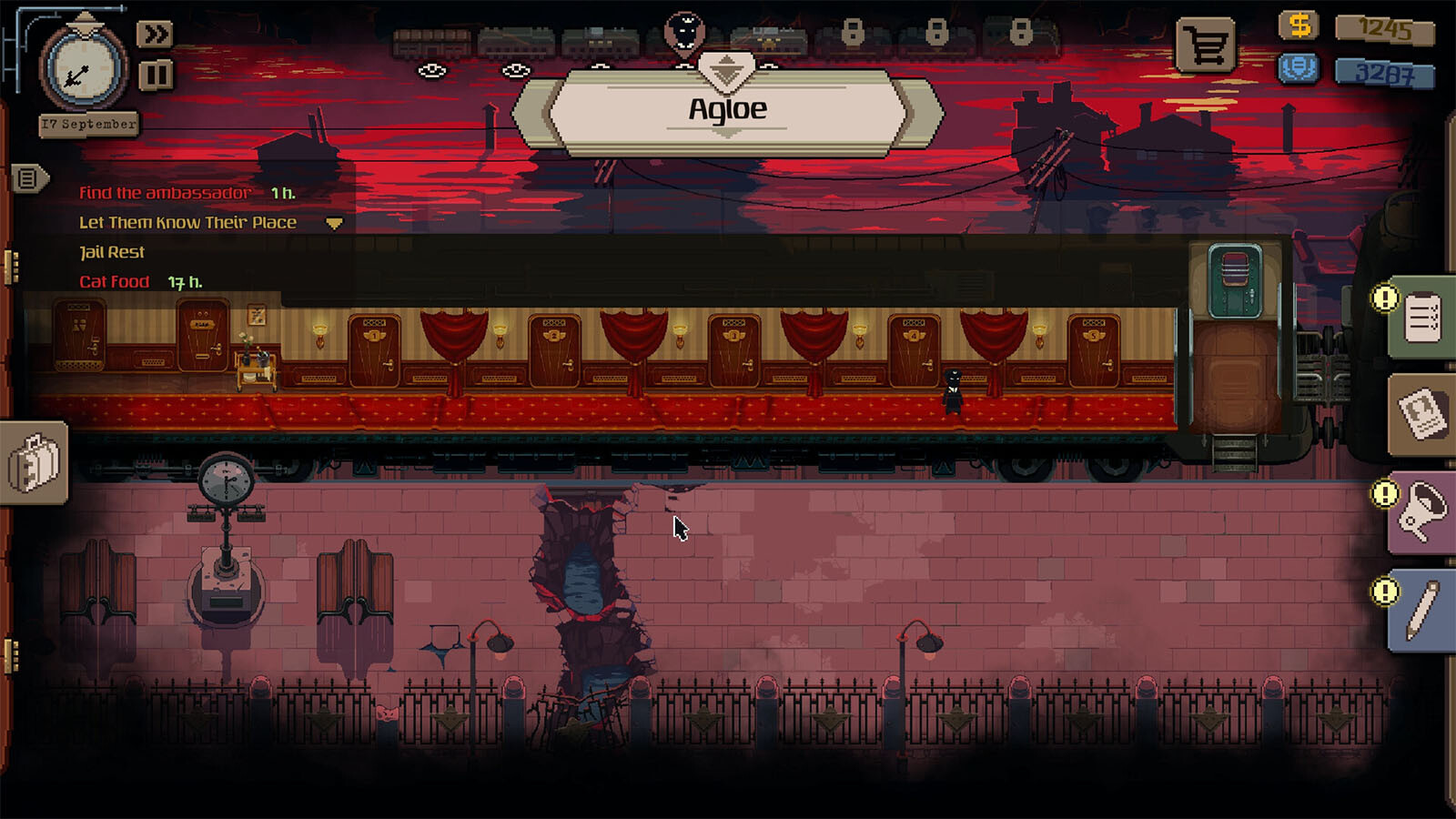
Task: Click the Agloe station name banner
Action: [x=727, y=111]
